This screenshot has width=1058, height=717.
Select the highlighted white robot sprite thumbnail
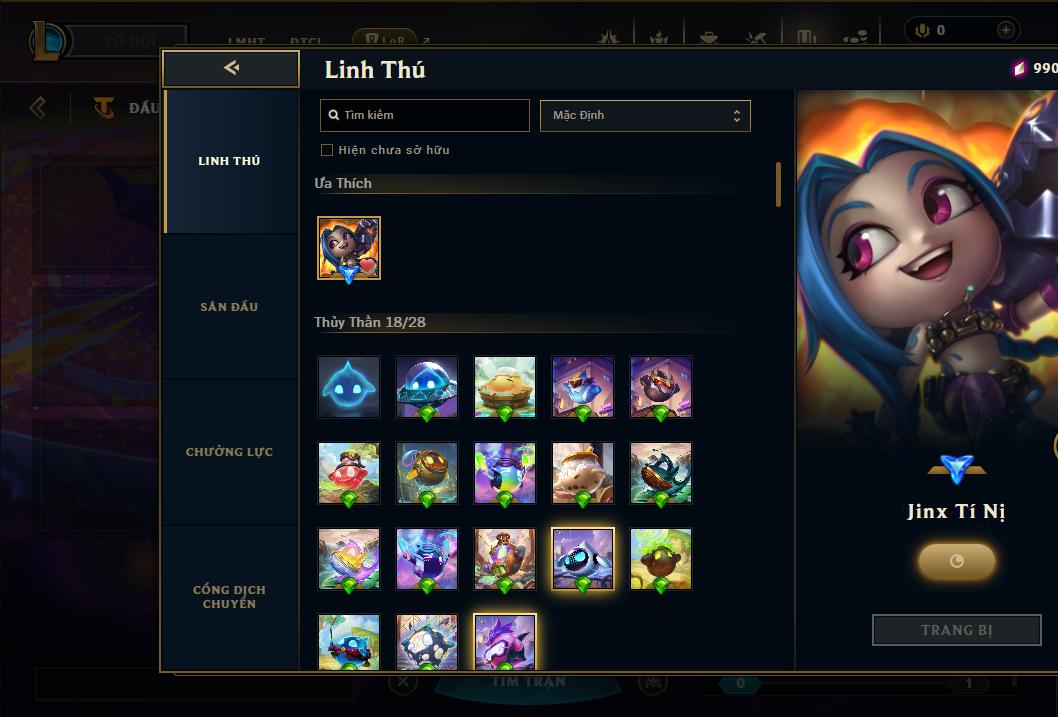pyautogui.click(x=583, y=559)
